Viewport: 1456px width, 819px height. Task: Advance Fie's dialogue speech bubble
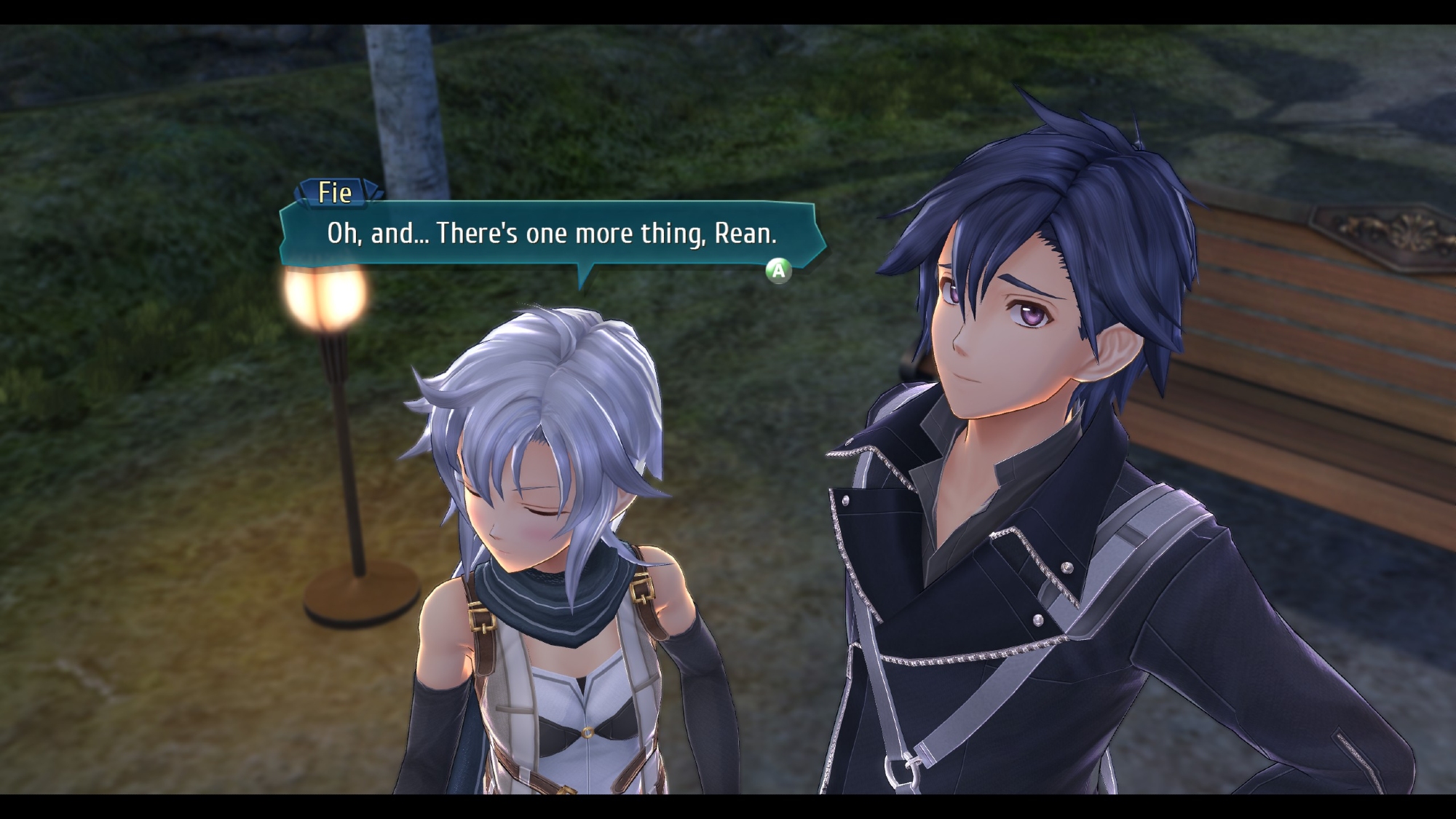click(778, 271)
